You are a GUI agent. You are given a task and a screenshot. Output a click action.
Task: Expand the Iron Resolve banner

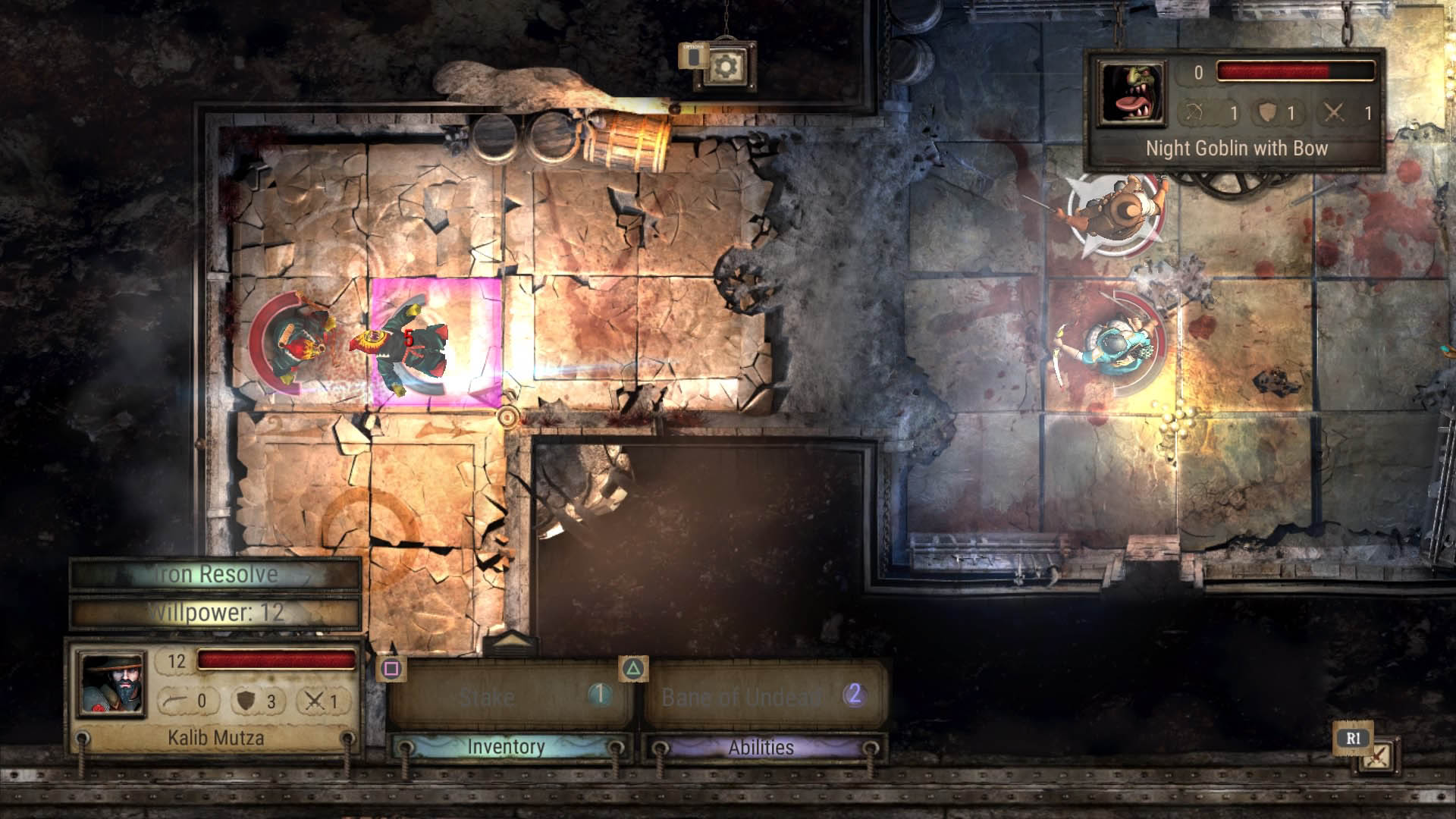(x=215, y=574)
